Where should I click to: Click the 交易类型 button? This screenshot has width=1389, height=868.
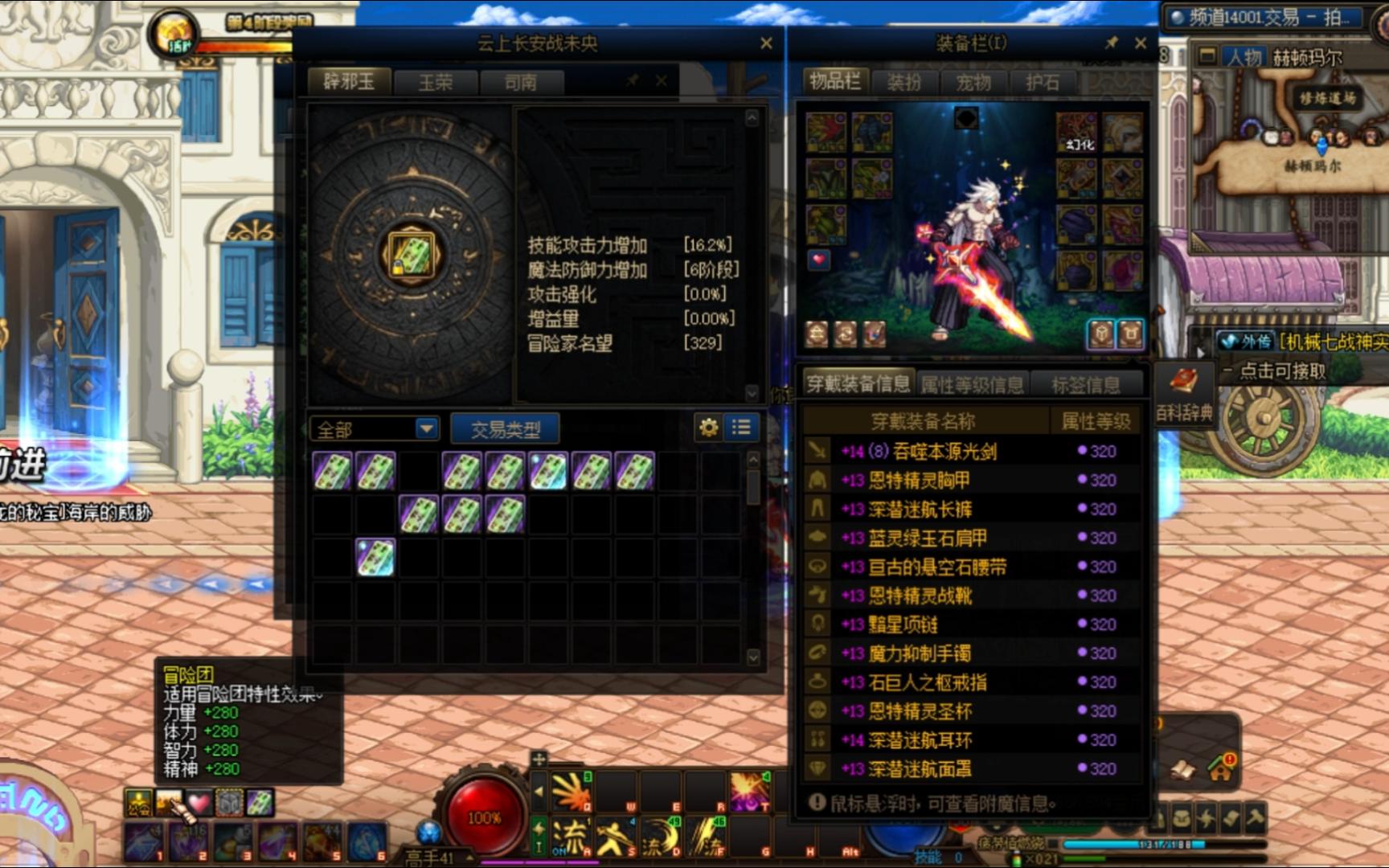click(506, 429)
